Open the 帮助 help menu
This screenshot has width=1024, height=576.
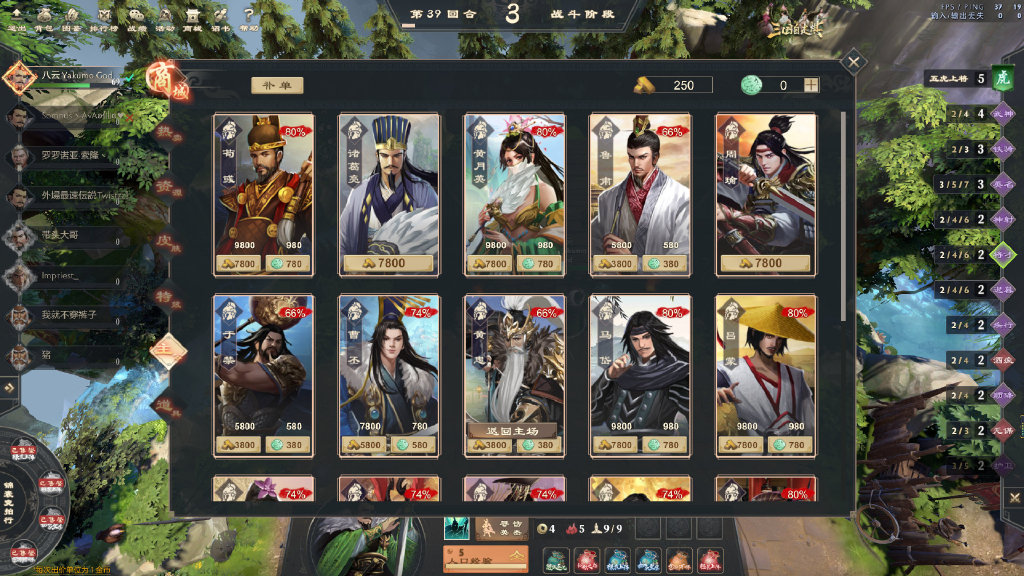[x=249, y=19]
